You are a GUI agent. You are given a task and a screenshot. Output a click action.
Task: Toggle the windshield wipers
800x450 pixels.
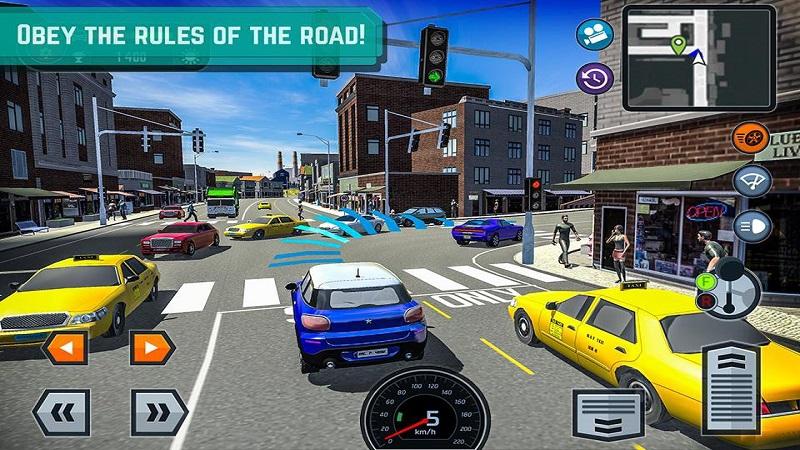(x=752, y=181)
